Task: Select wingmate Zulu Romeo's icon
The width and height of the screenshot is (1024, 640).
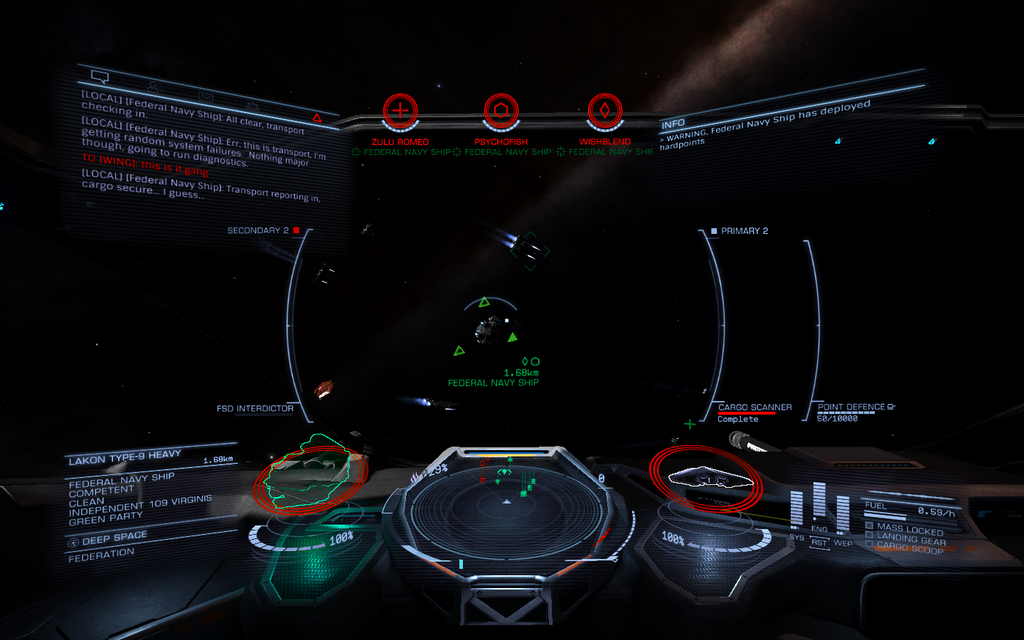Action: click(x=400, y=110)
